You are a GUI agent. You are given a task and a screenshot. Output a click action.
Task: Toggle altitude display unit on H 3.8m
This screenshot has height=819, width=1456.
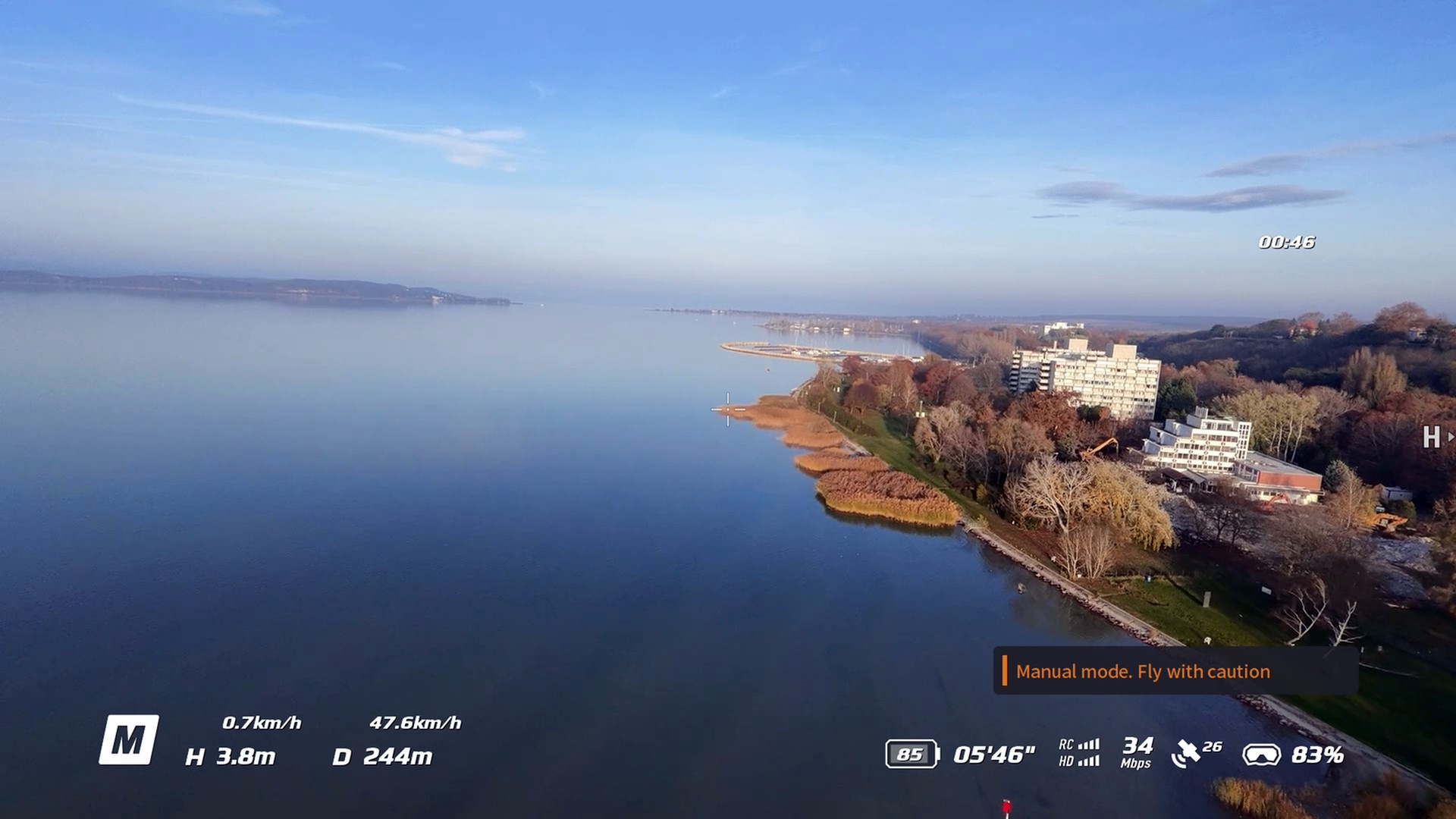click(x=231, y=756)
